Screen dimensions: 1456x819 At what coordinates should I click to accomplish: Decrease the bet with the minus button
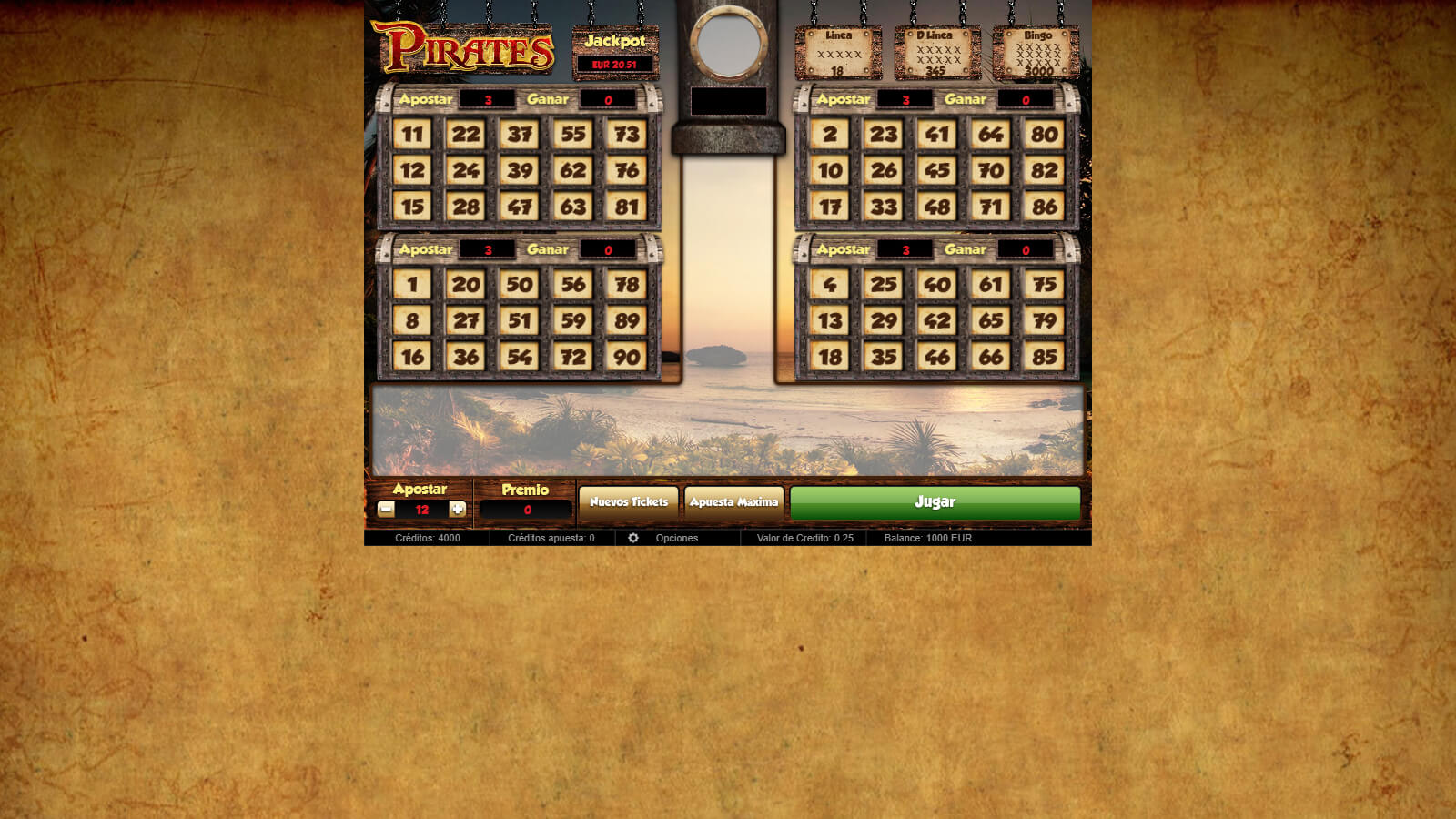(386, 510)
